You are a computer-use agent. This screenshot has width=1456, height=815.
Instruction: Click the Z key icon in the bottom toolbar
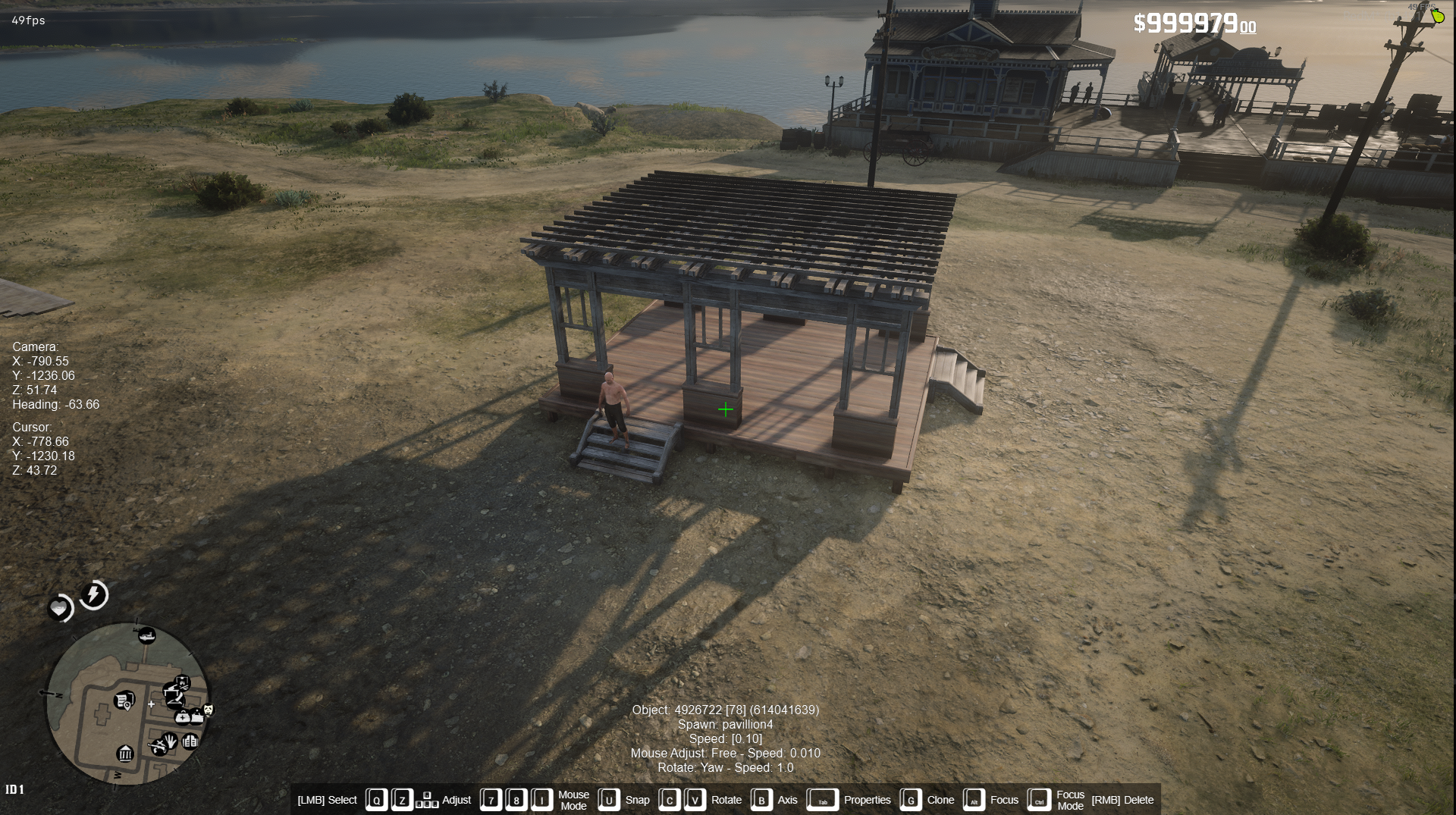coord(402,800)
